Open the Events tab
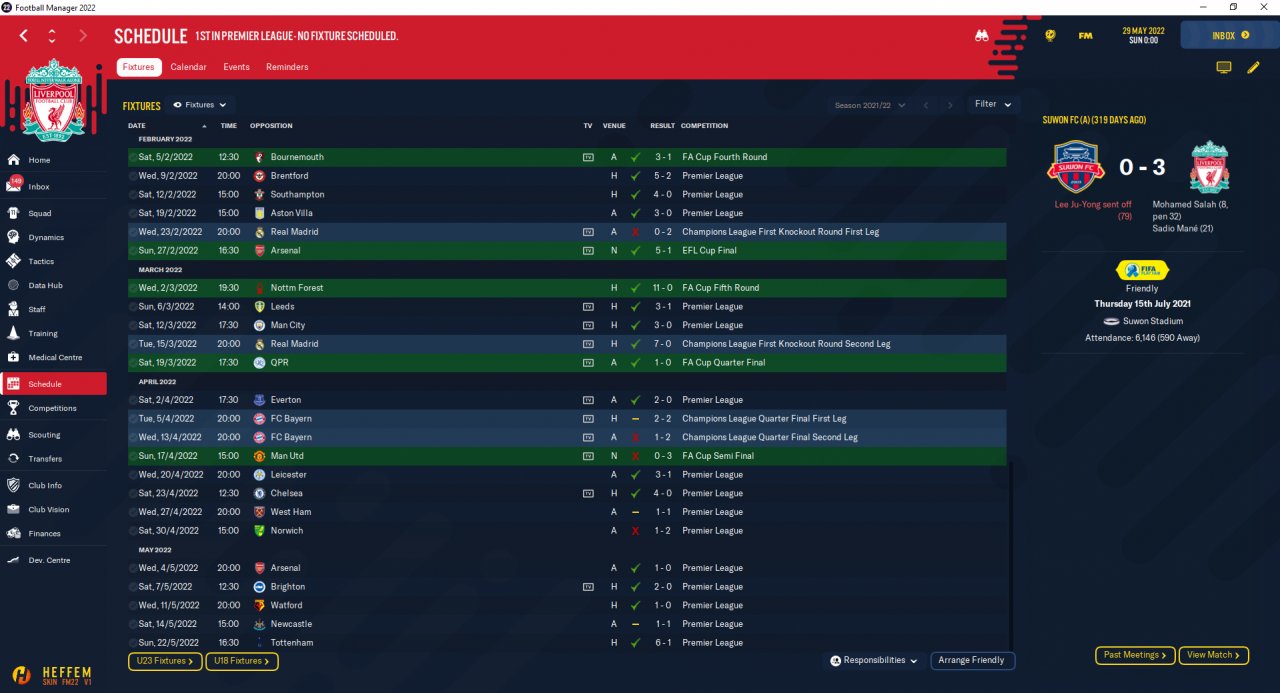The image size is (1280, 693). point(236,67)
